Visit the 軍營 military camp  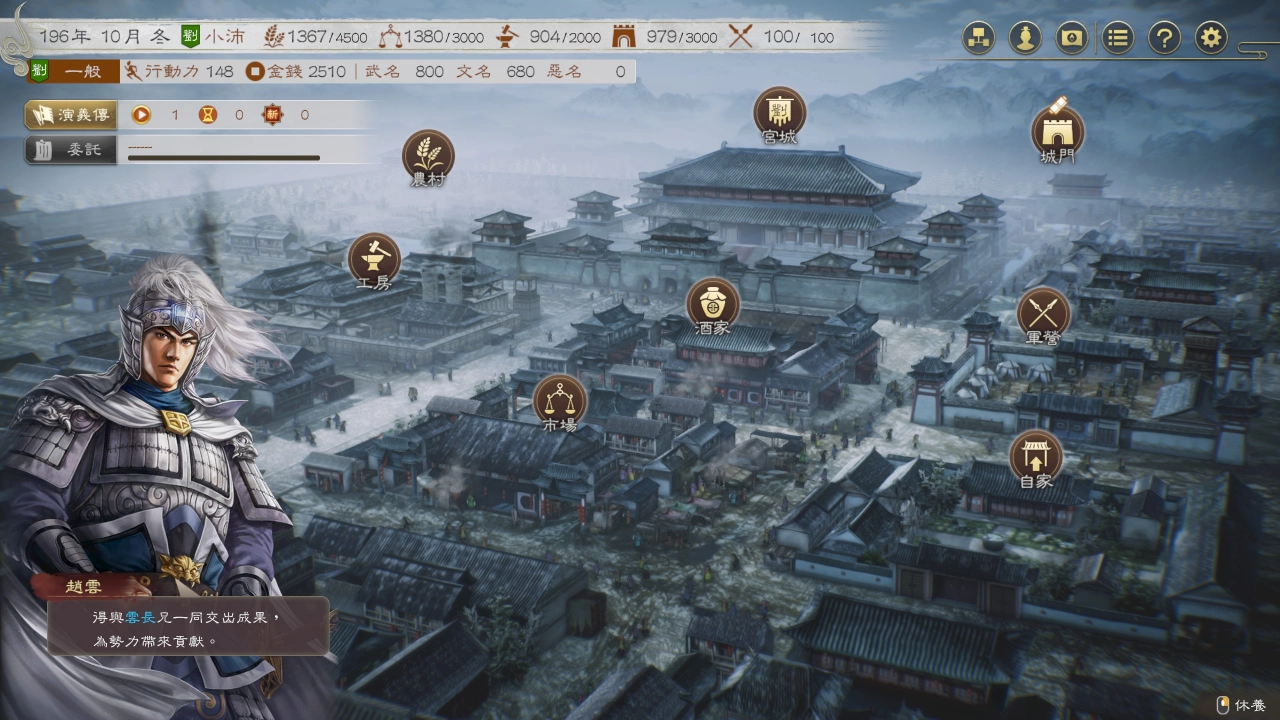[x=1043, y=314]
